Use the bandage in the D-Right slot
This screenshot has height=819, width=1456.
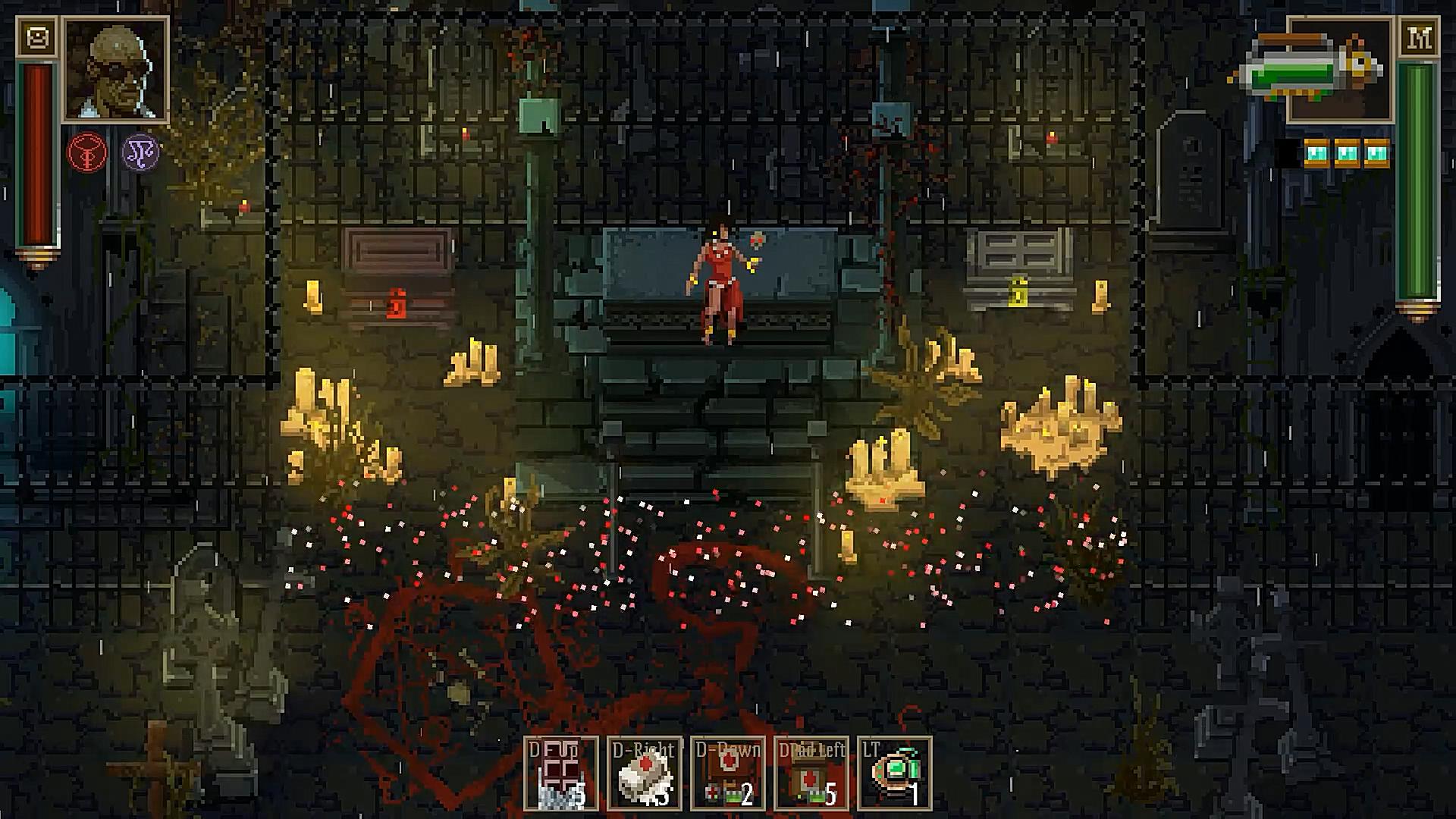(645, 773)
